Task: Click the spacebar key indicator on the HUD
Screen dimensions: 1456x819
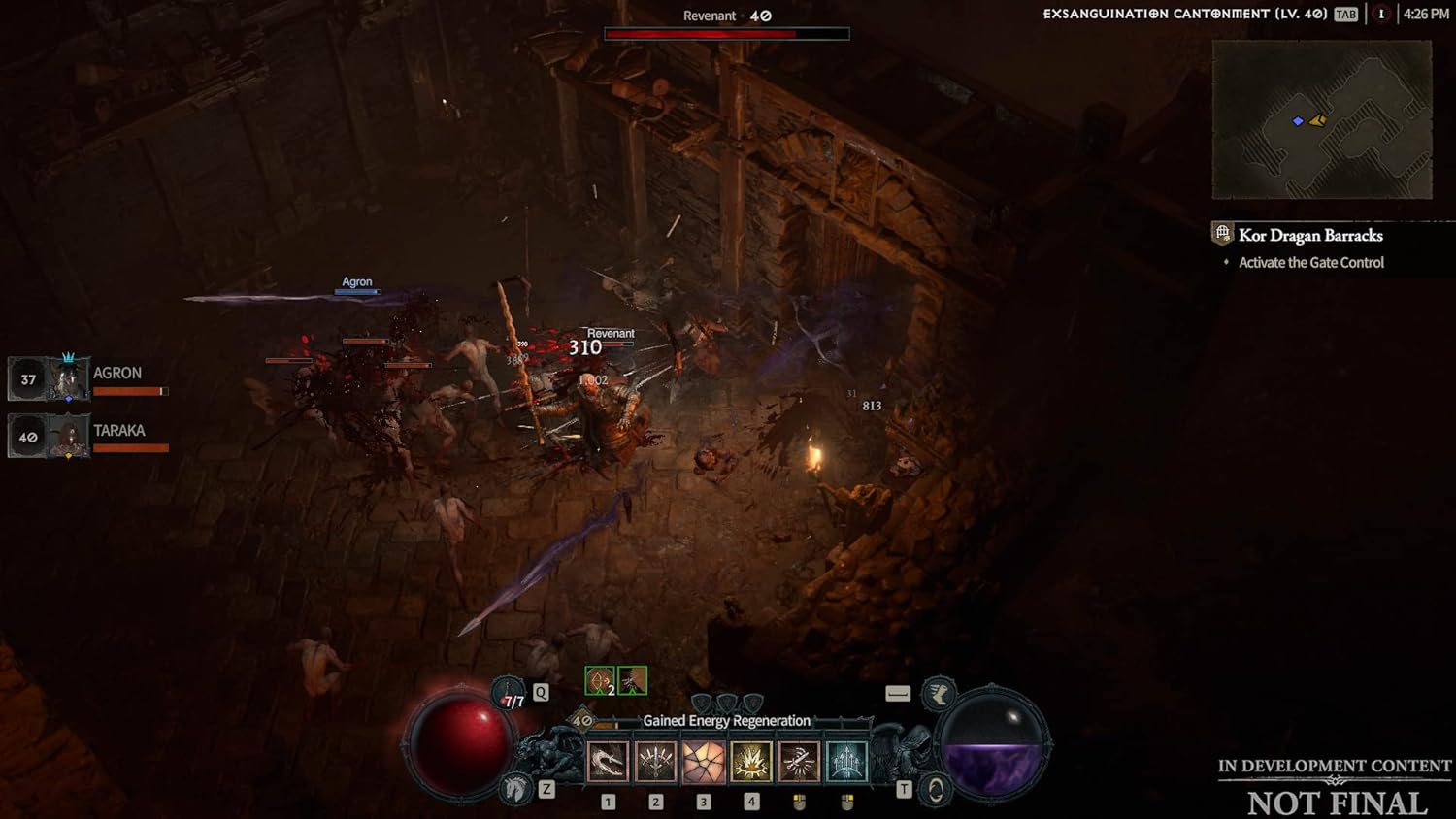Action: pyautogui.click(x=898, y=693)
